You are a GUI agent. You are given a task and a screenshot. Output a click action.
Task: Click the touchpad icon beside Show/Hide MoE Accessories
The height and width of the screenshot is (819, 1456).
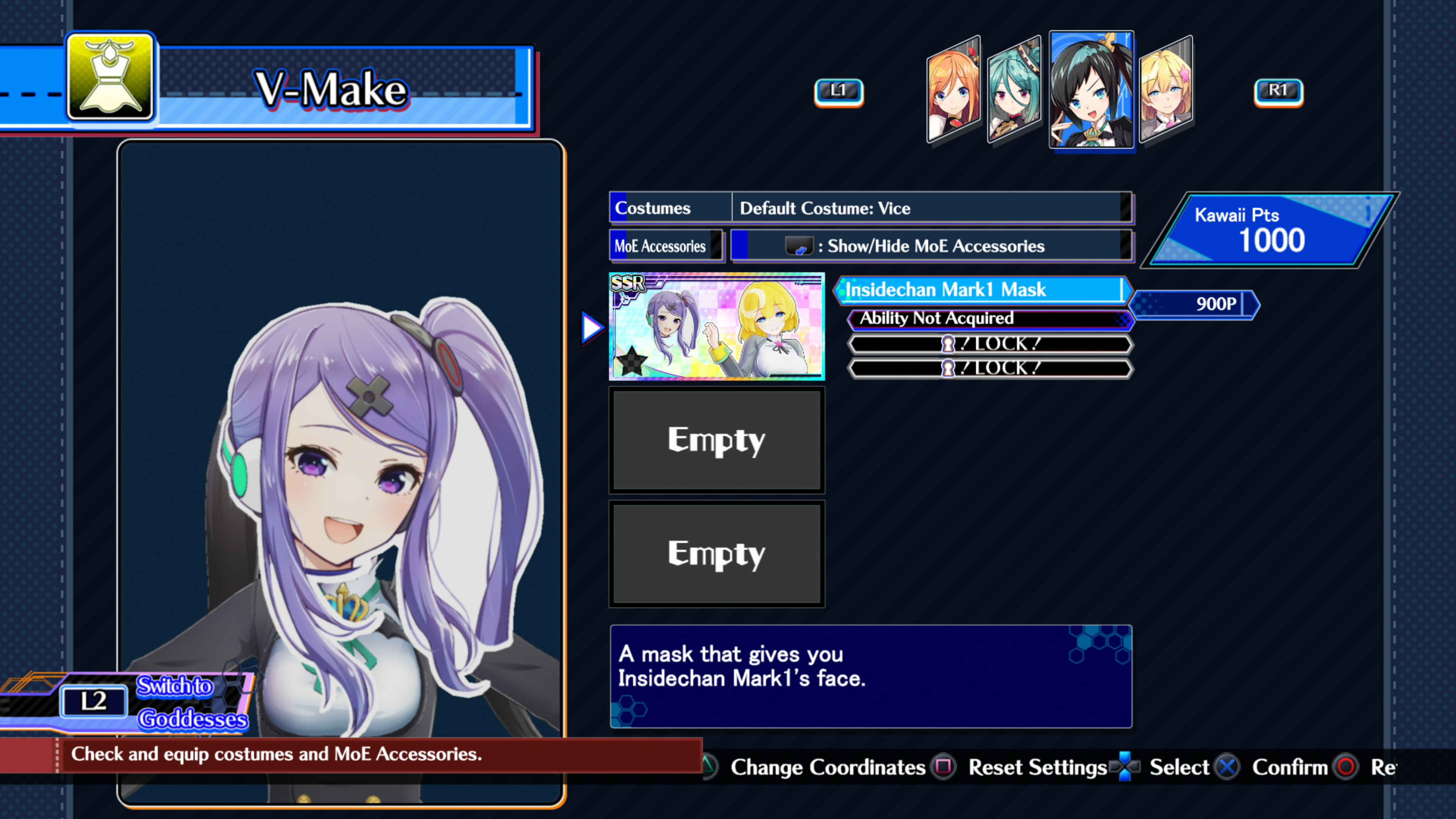point(800,246)
